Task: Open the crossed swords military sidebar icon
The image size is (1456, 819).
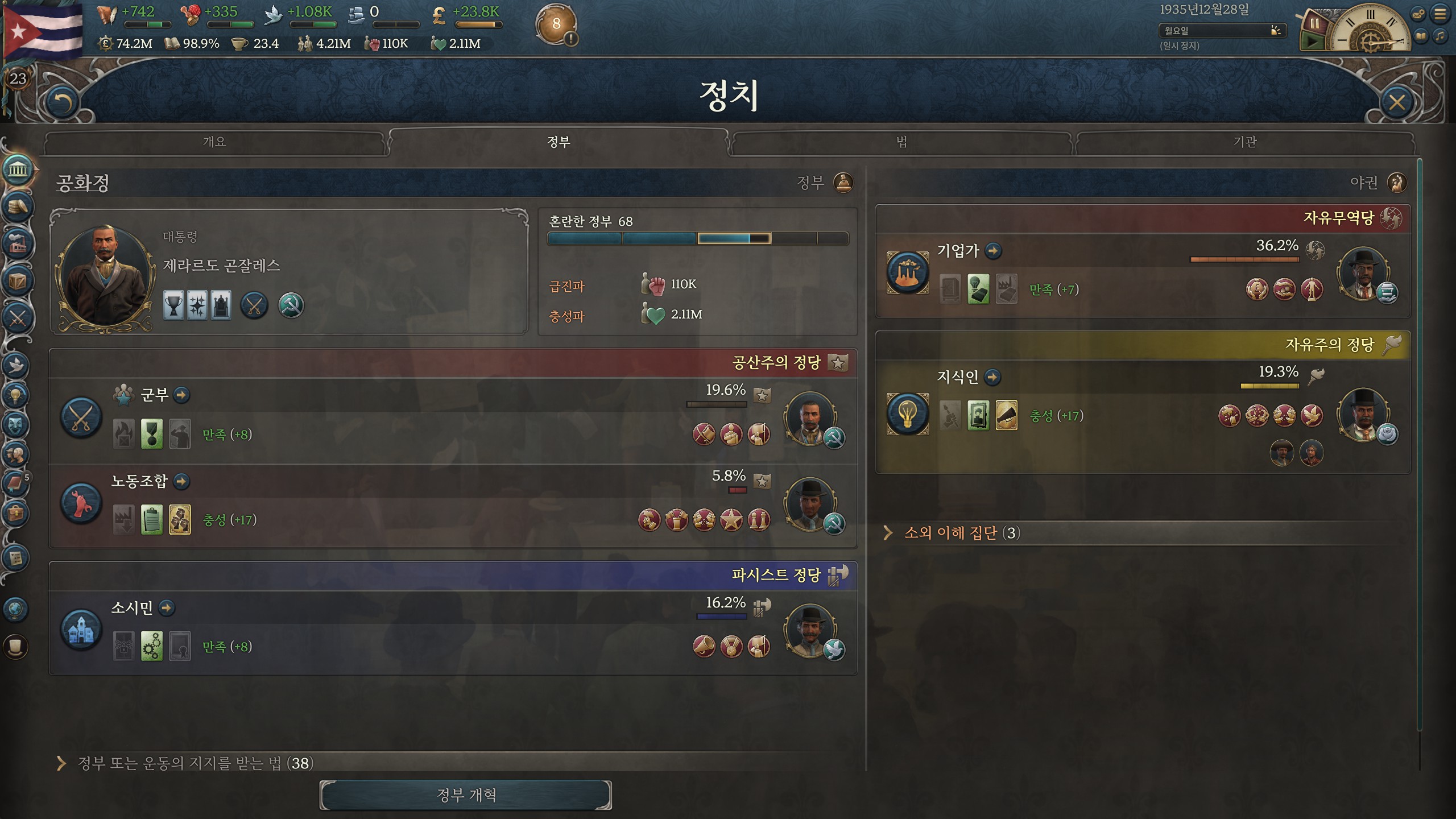Action: 17,318
